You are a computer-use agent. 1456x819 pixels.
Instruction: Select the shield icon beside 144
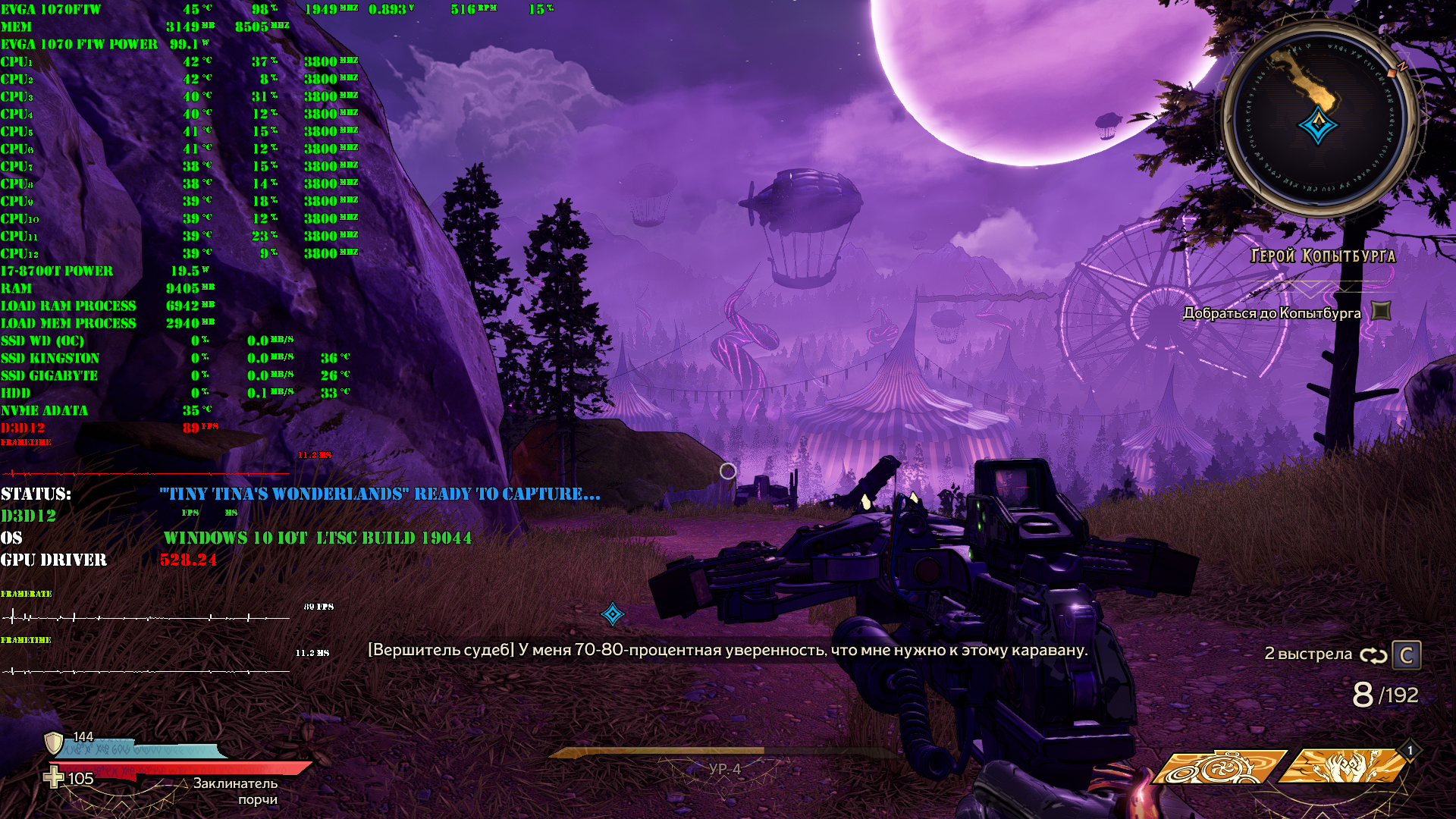pos(54,742)
